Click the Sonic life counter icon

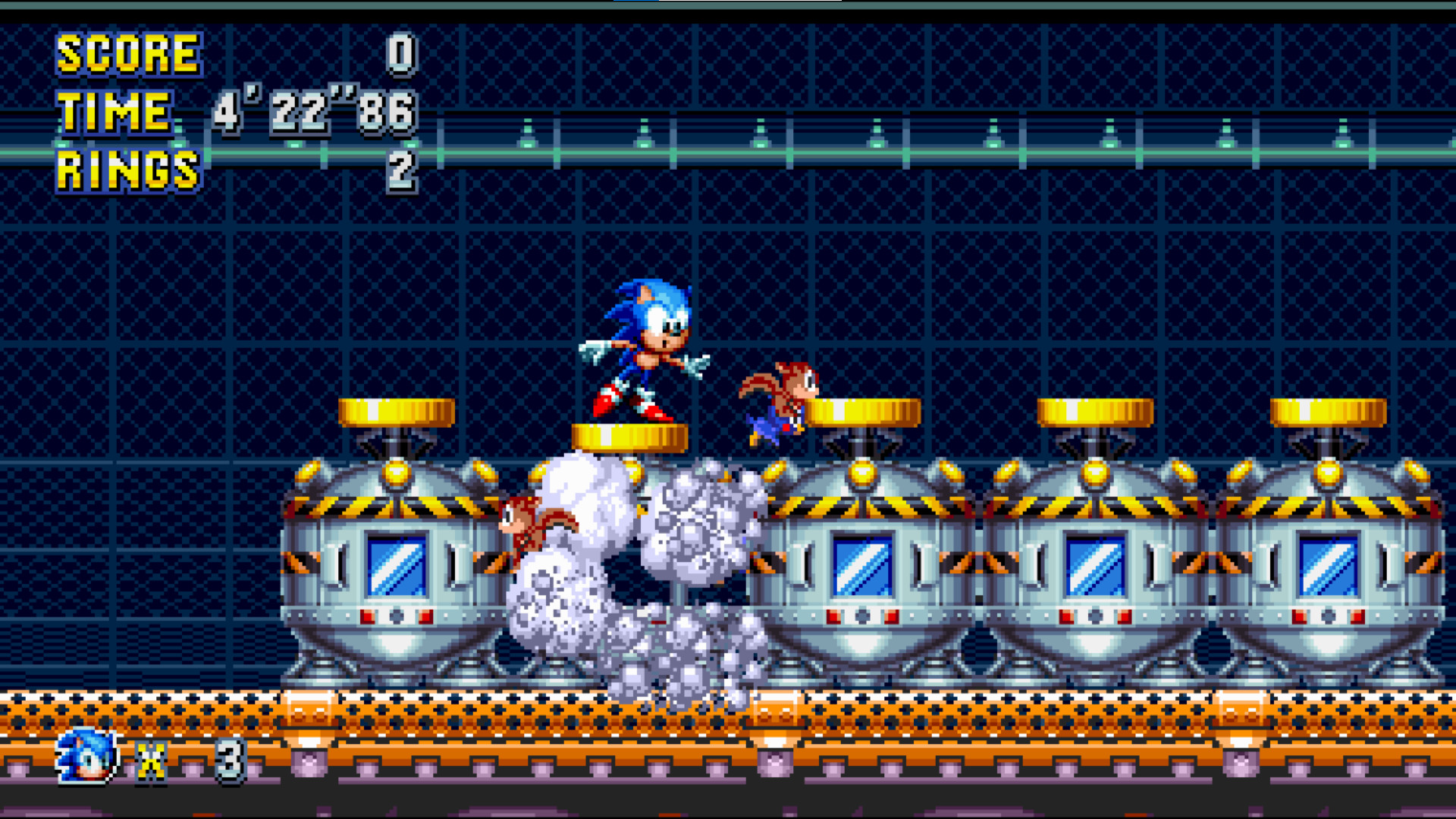pos(83,755)
